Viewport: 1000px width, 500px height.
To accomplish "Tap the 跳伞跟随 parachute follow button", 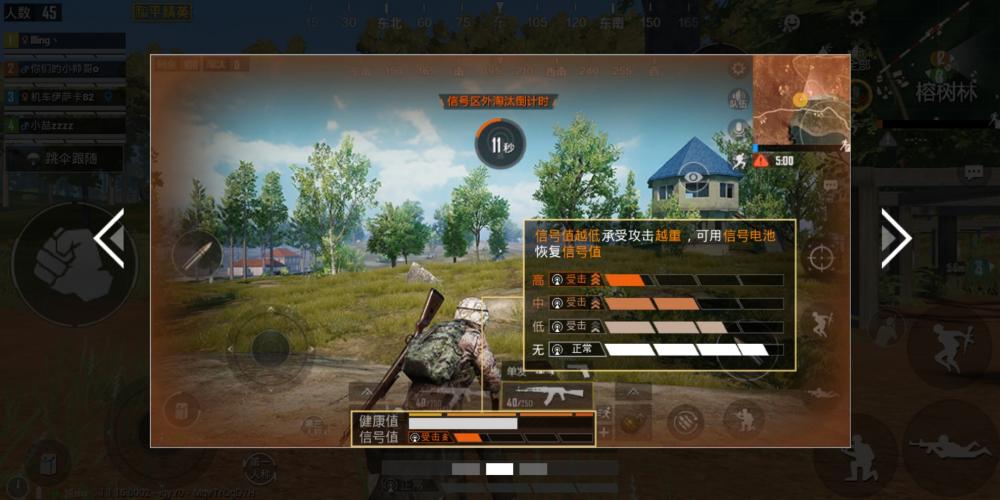I will click(x=64, y=159).
